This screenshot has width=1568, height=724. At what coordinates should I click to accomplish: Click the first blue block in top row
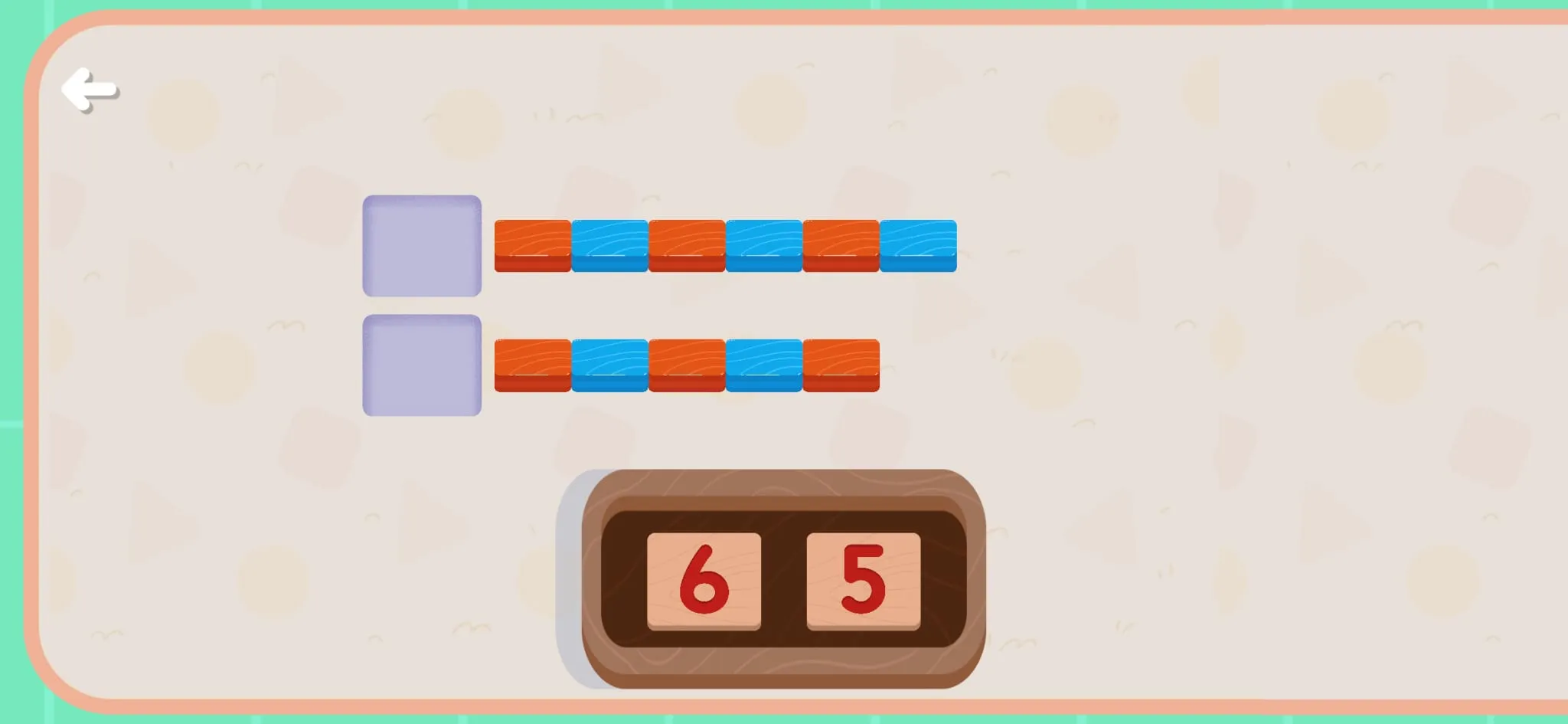pos(609,244)
